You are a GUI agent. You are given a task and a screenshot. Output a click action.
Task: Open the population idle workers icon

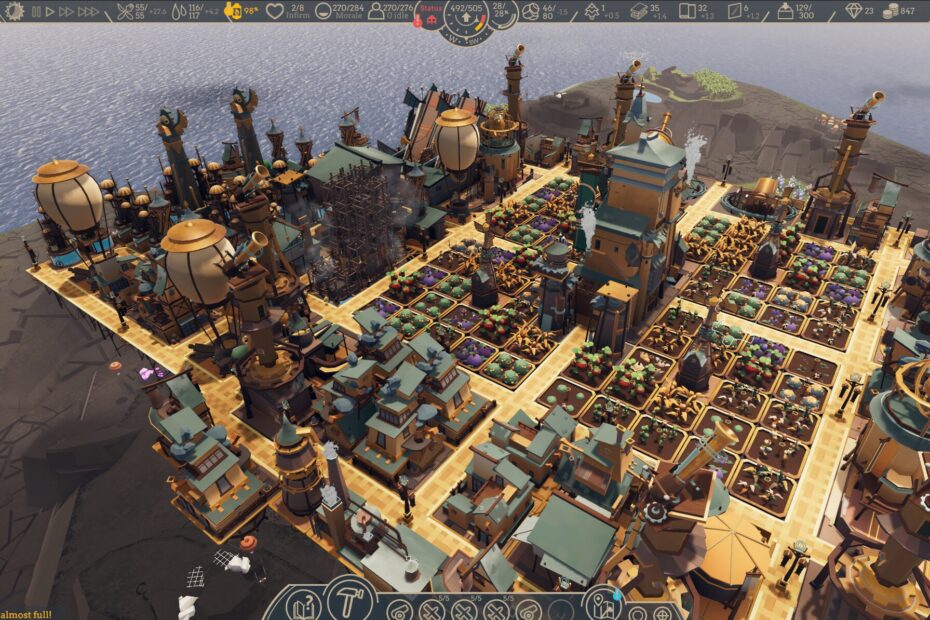click(379, 12)
